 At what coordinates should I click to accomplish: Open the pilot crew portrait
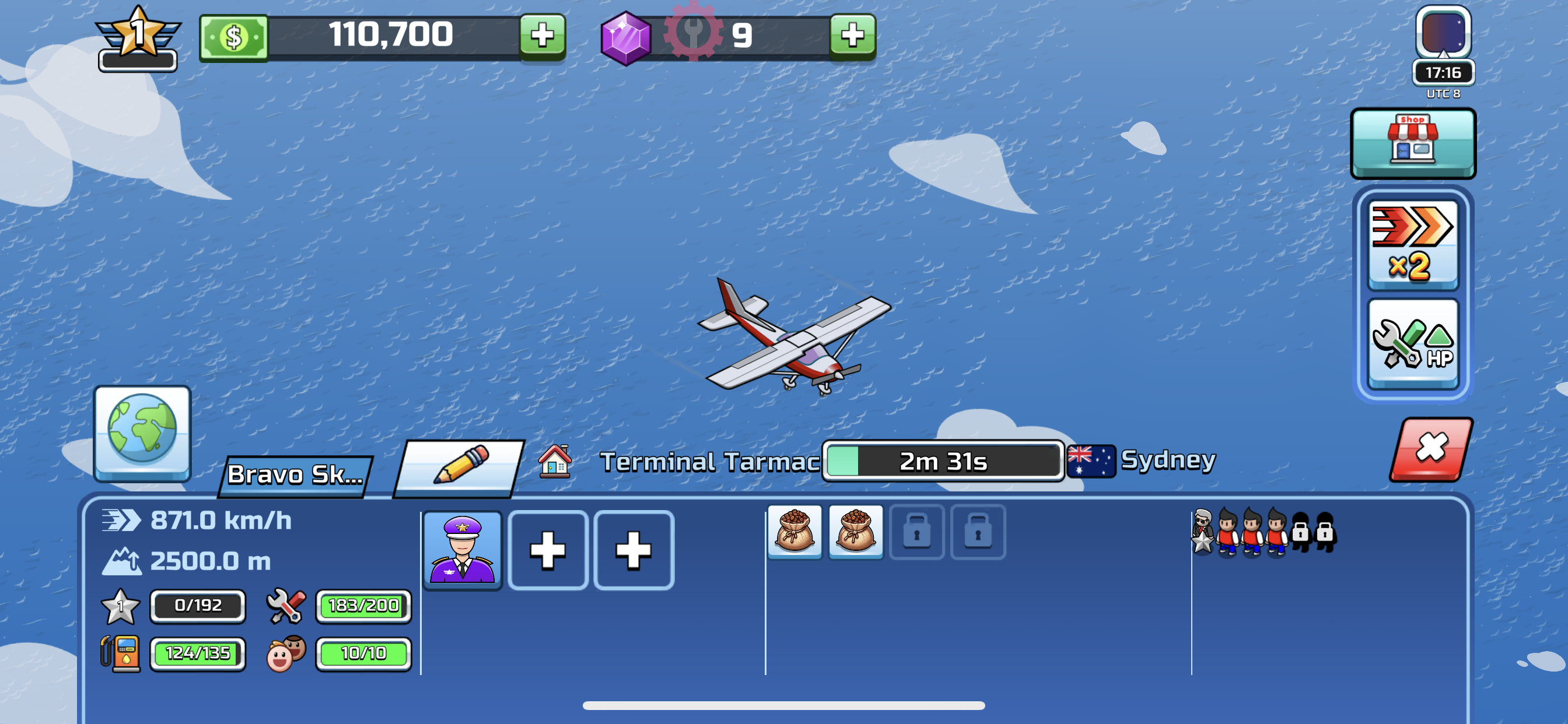463,548
